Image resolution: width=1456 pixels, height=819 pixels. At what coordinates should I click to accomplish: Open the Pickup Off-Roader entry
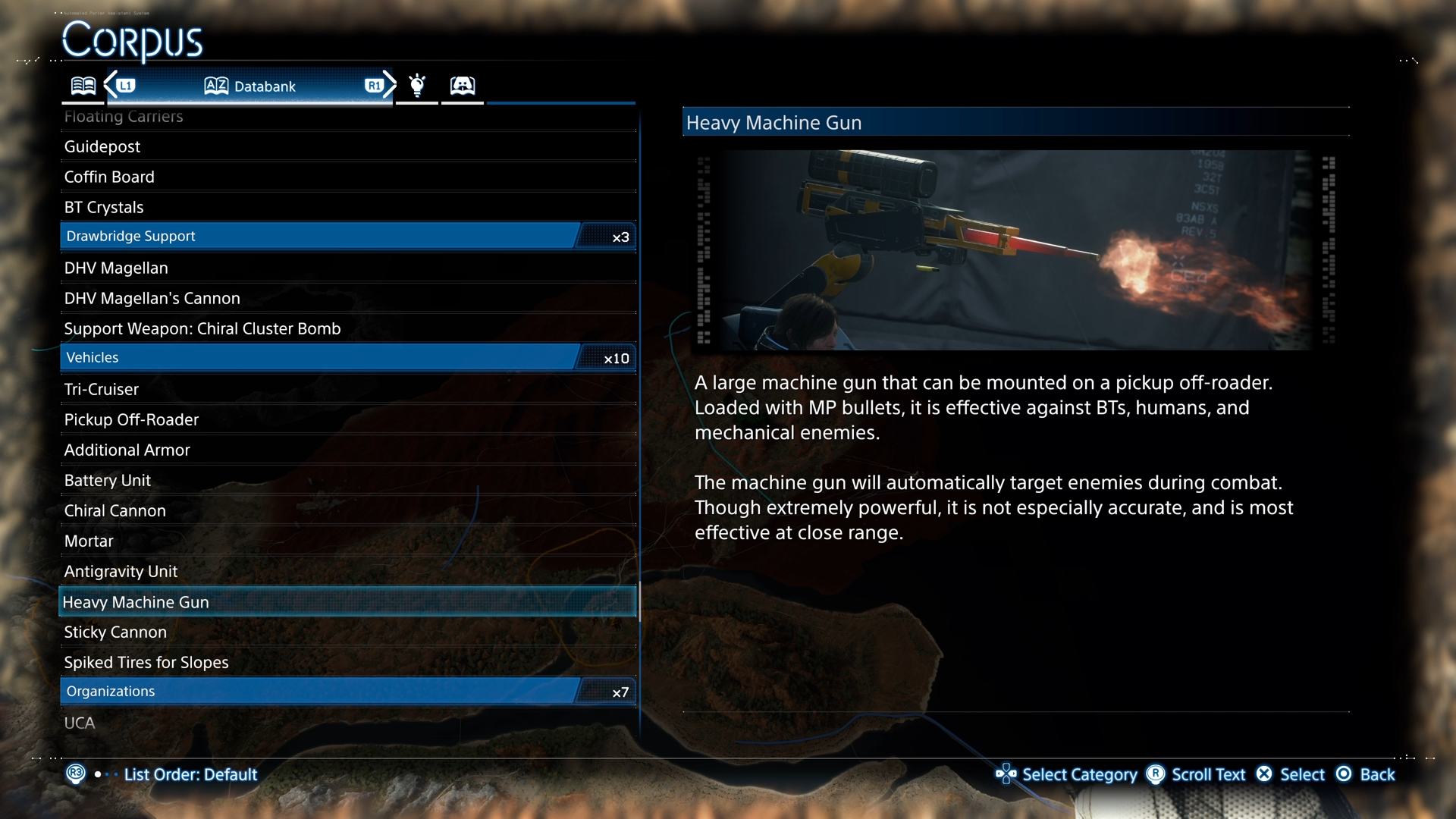[131, 419]
